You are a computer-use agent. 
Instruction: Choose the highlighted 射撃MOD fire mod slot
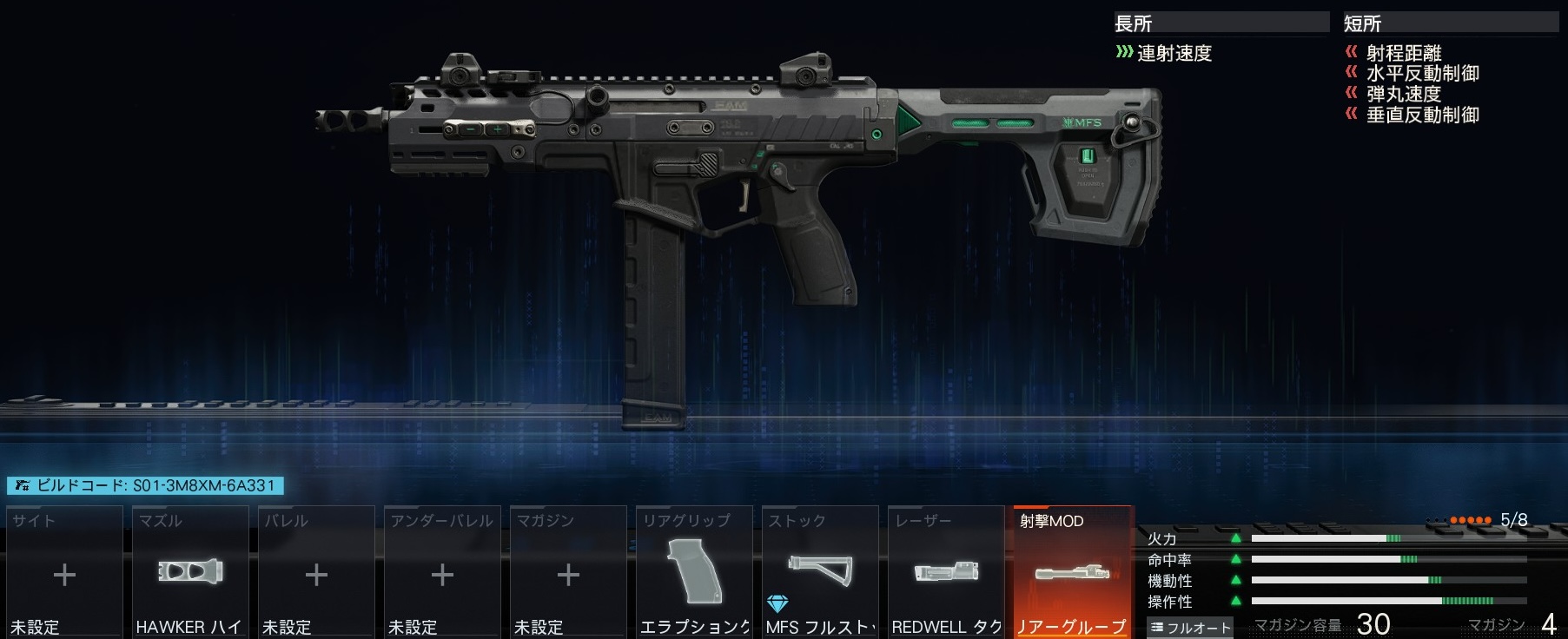(1072, 573)
